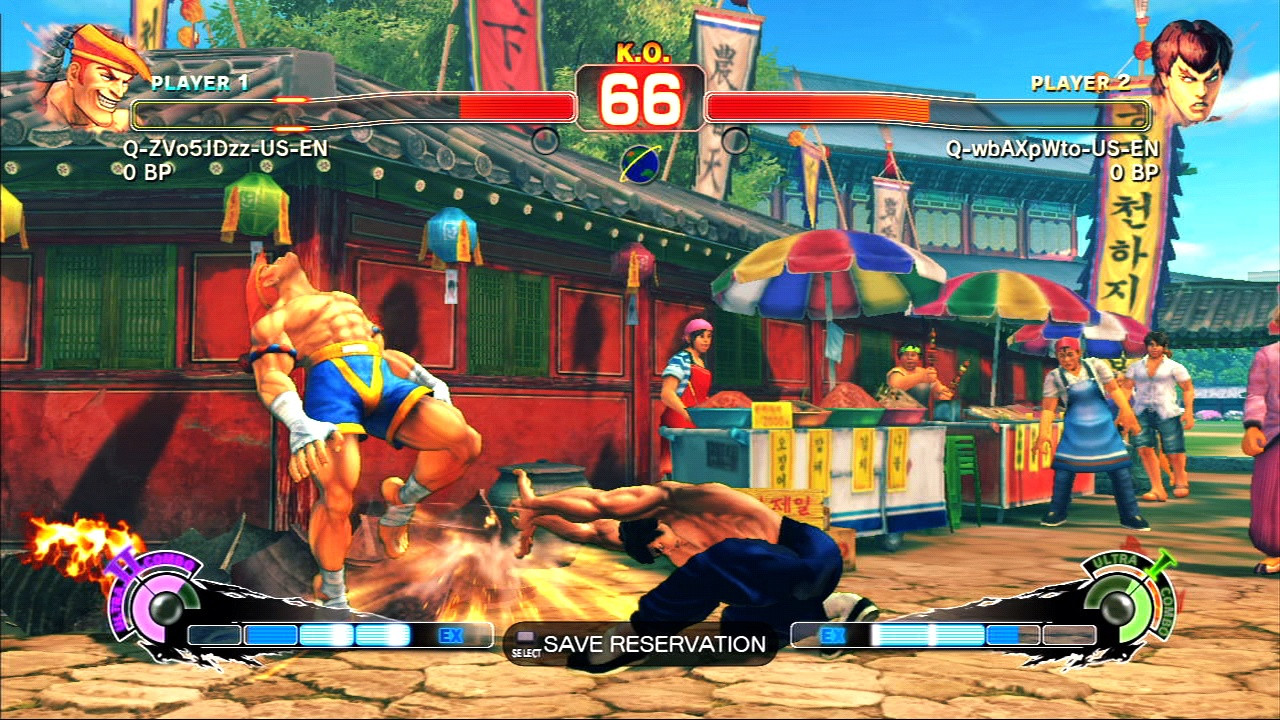Click the round timer showing 66
Image resolution: width=1280 pixels, height=720 pixels.
(x=639, y=97)
